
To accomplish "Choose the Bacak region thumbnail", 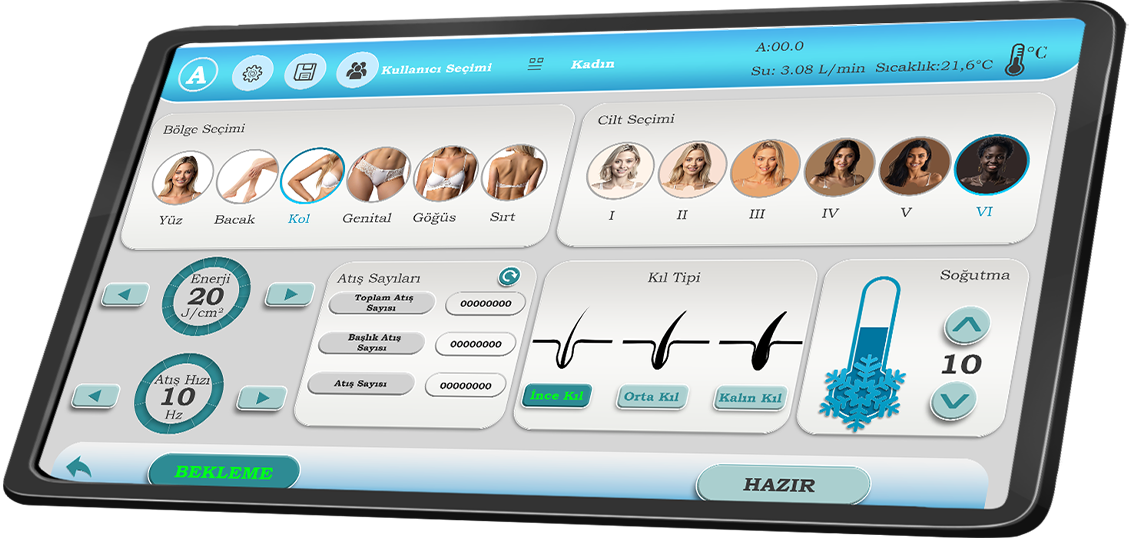I will (x=247, y=176).
